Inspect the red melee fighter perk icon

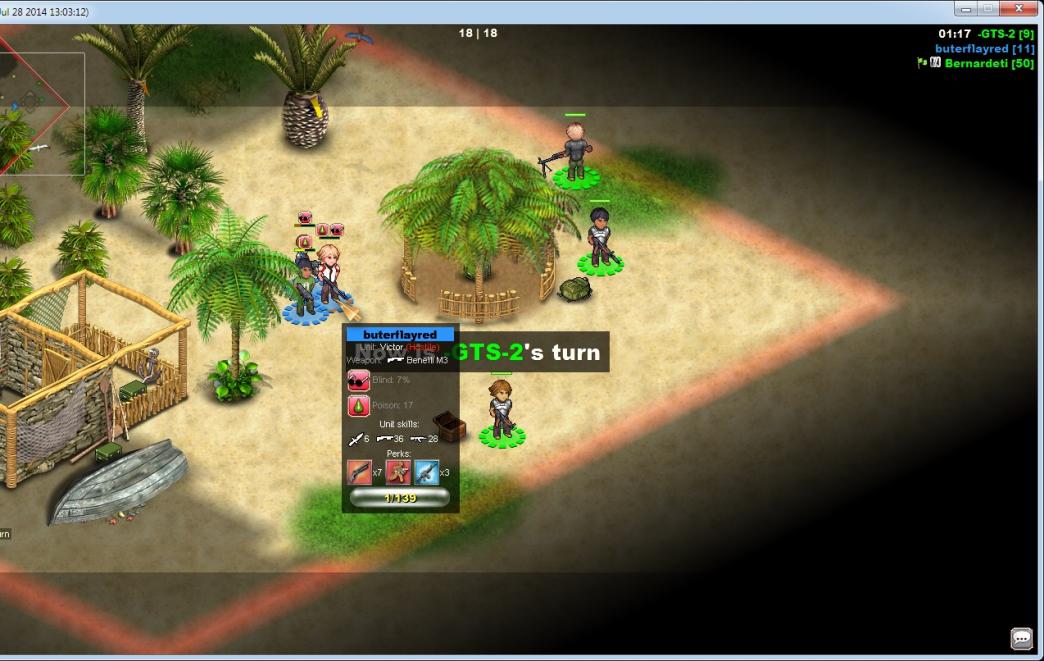click(398, 472)
